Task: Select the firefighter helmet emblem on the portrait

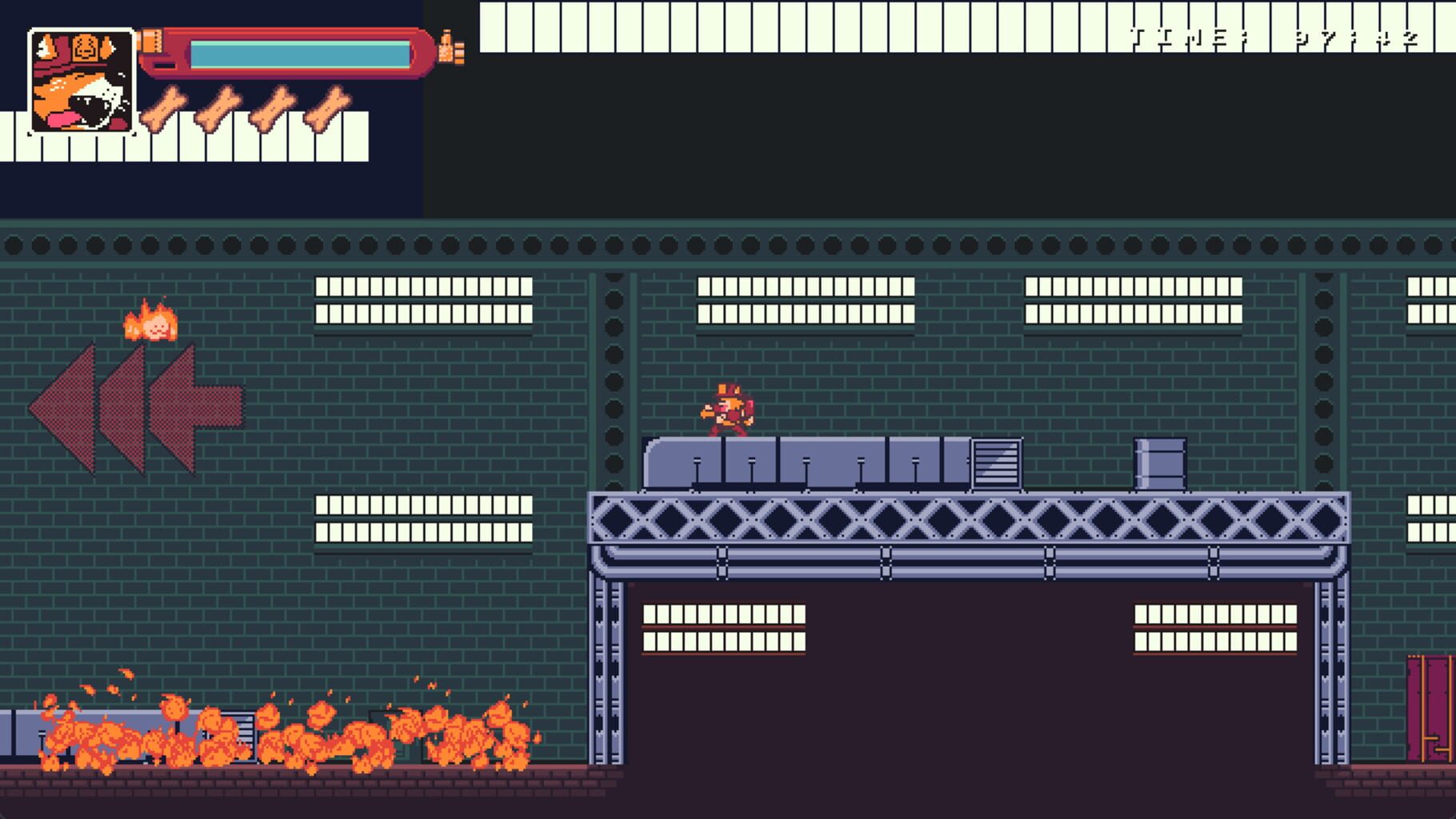Action: (86, 48)
